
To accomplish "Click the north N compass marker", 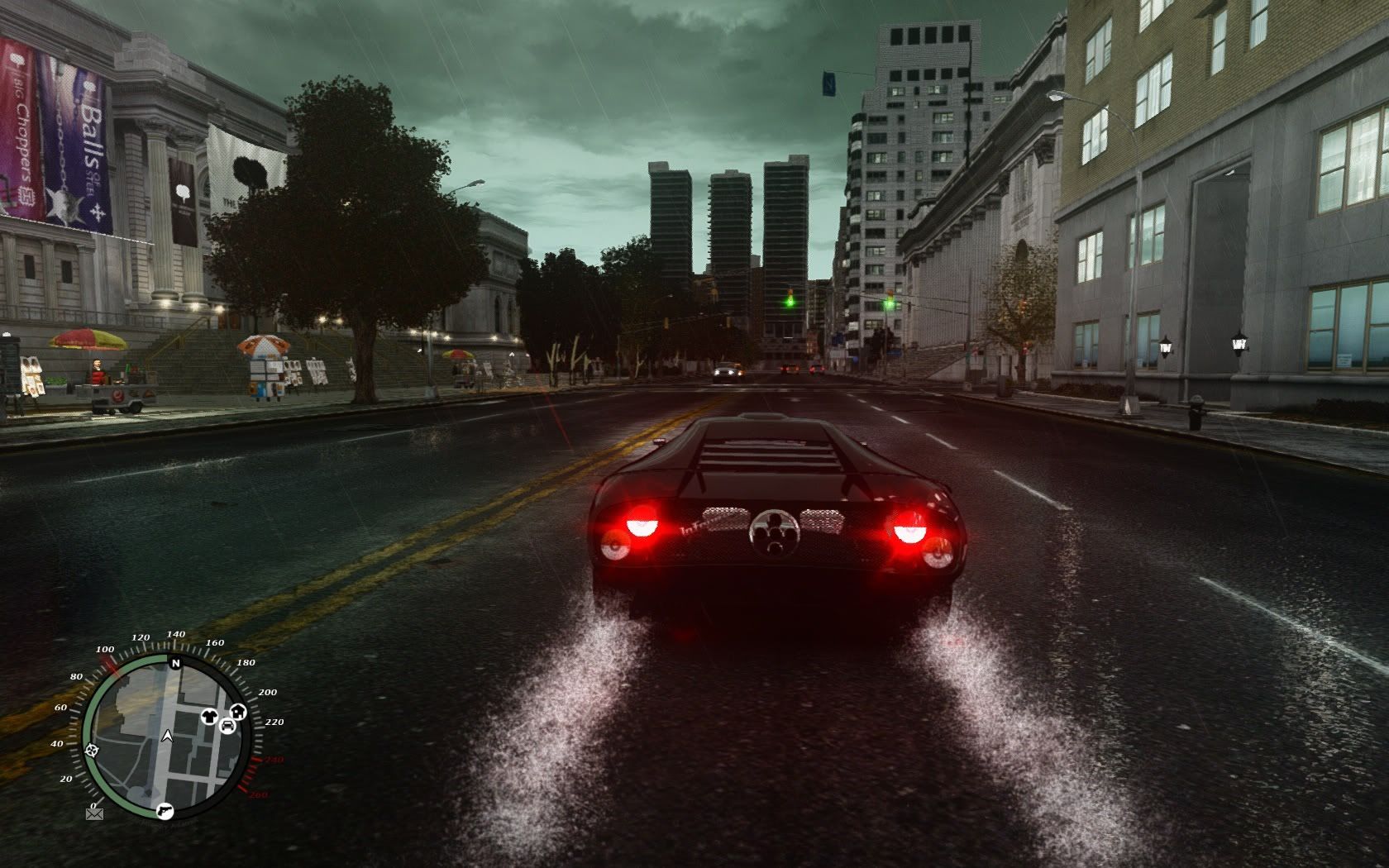I will [x=175, y=663].
